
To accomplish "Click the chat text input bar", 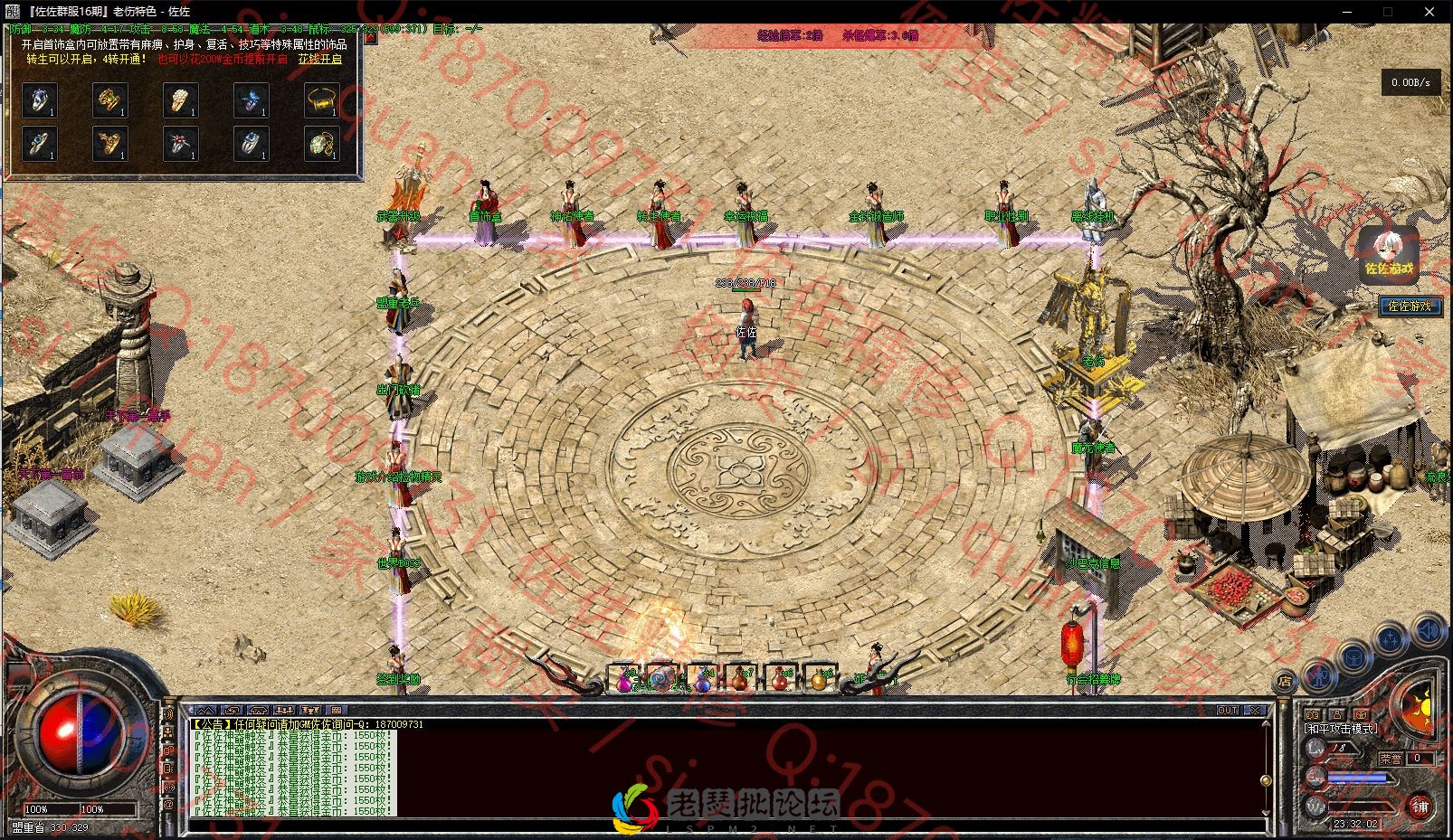I will coord(724,826).
